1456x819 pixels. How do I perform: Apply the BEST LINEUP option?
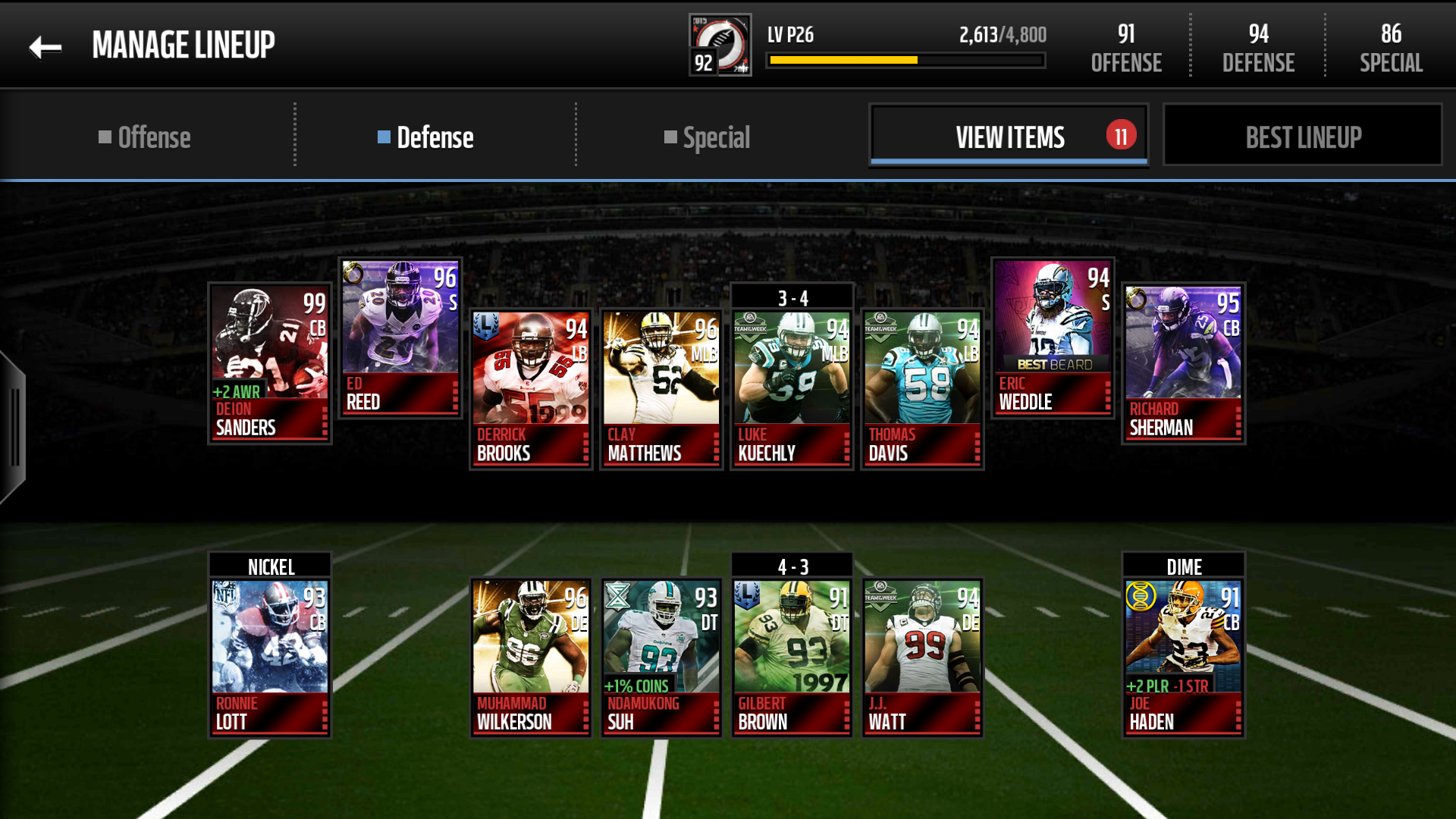(x=1302, y=136)
